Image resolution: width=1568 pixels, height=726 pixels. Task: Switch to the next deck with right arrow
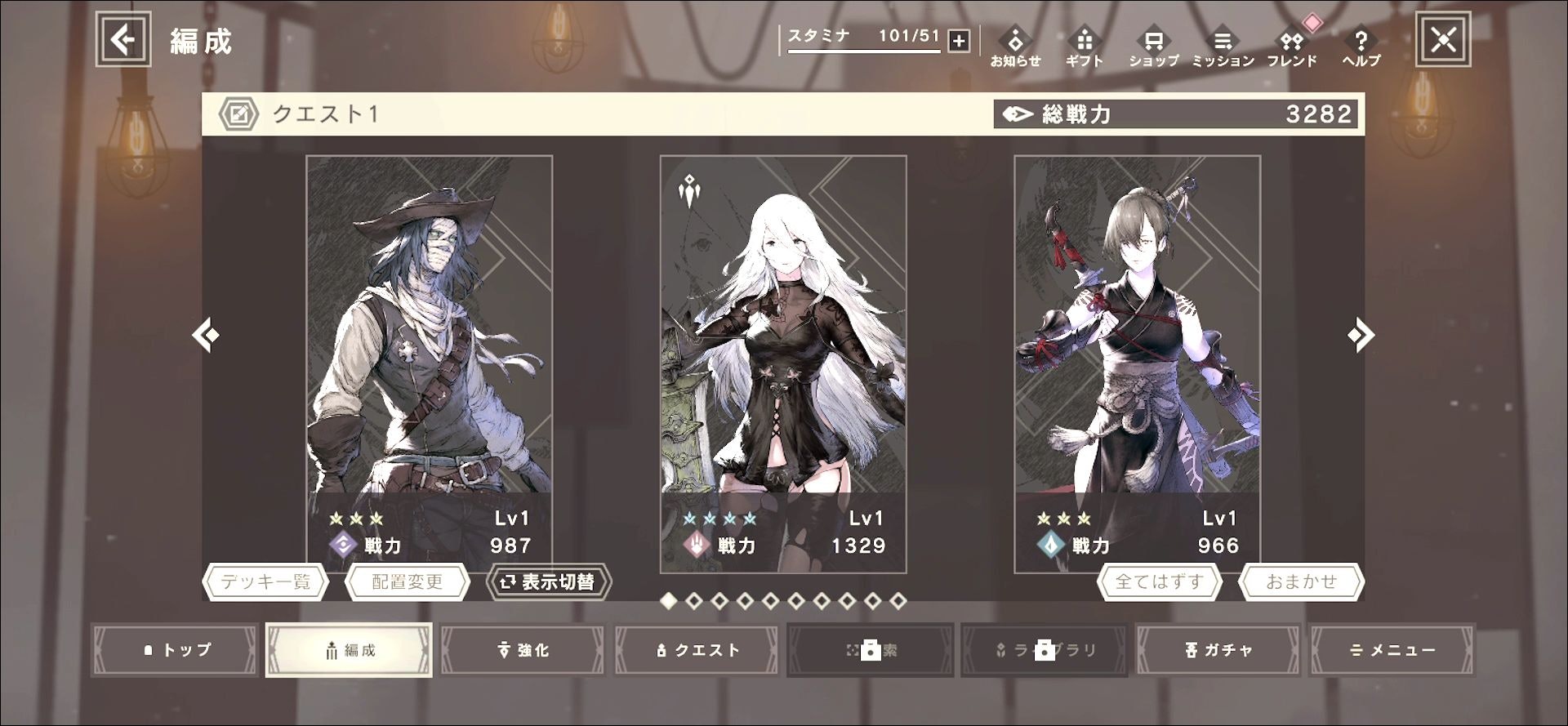pos(1361,335)
